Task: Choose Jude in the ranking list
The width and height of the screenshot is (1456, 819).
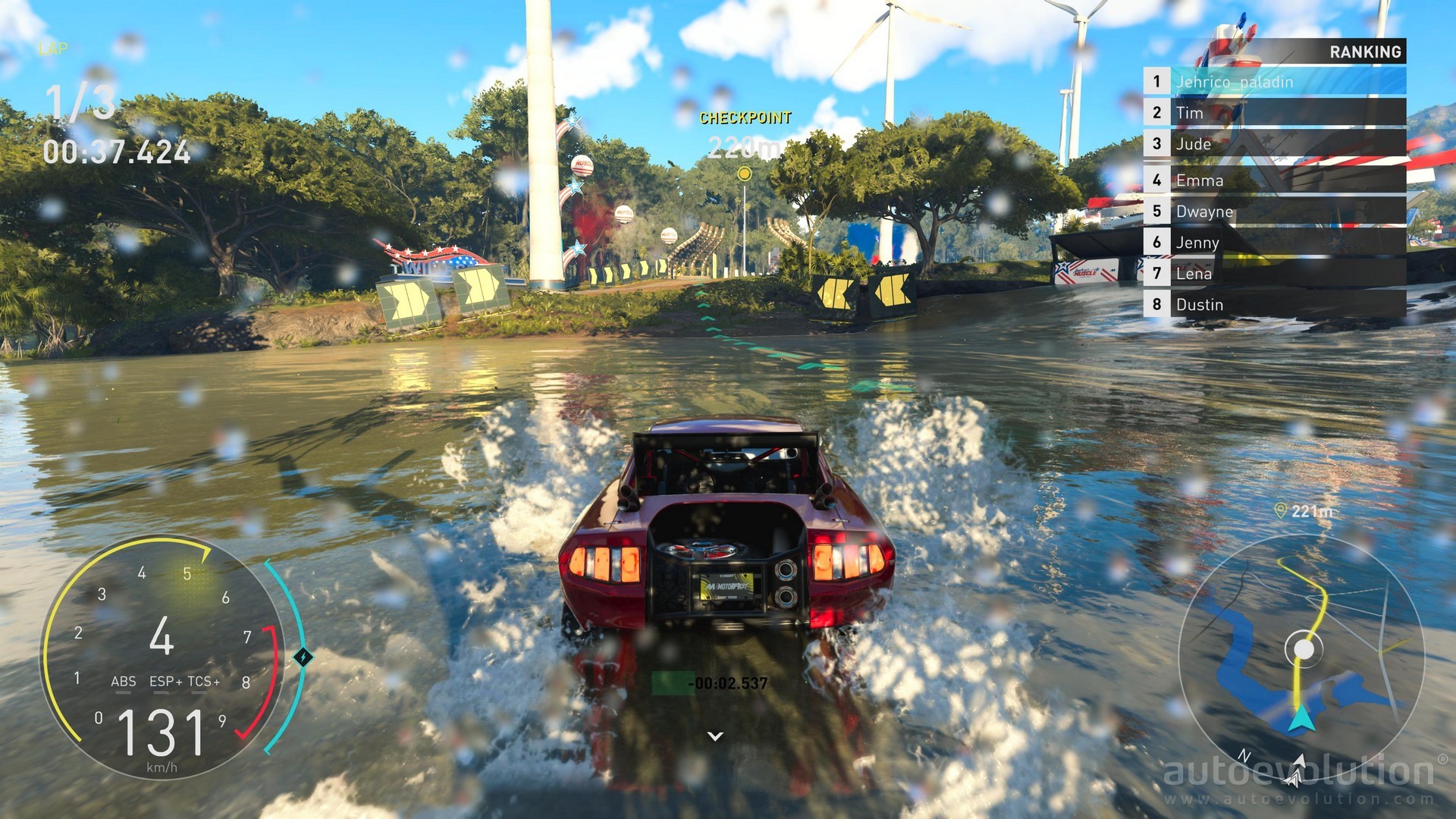Action: [1274, 143]
